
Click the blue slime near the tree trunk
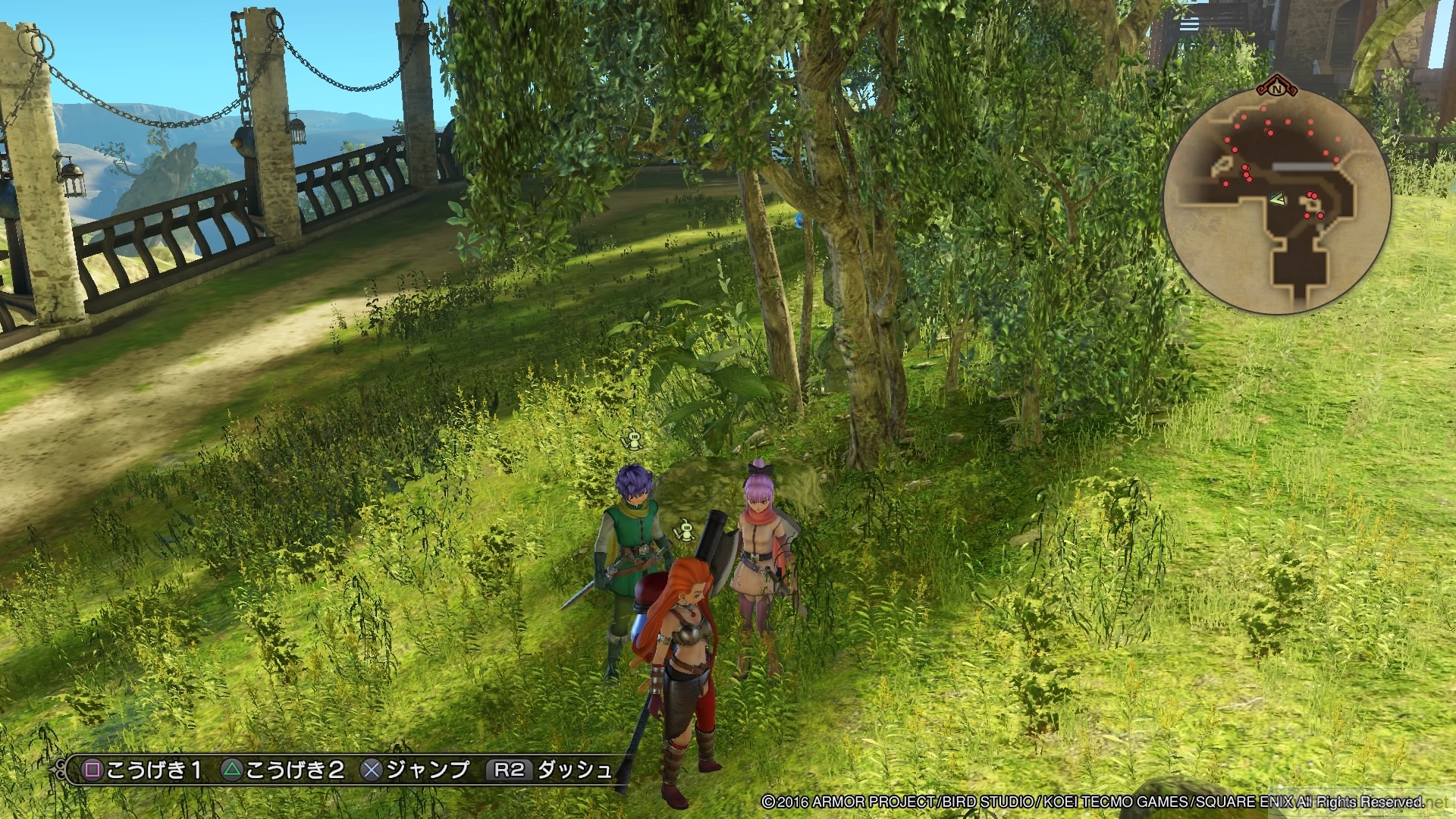pyautogui.click(x=799, y=220)
